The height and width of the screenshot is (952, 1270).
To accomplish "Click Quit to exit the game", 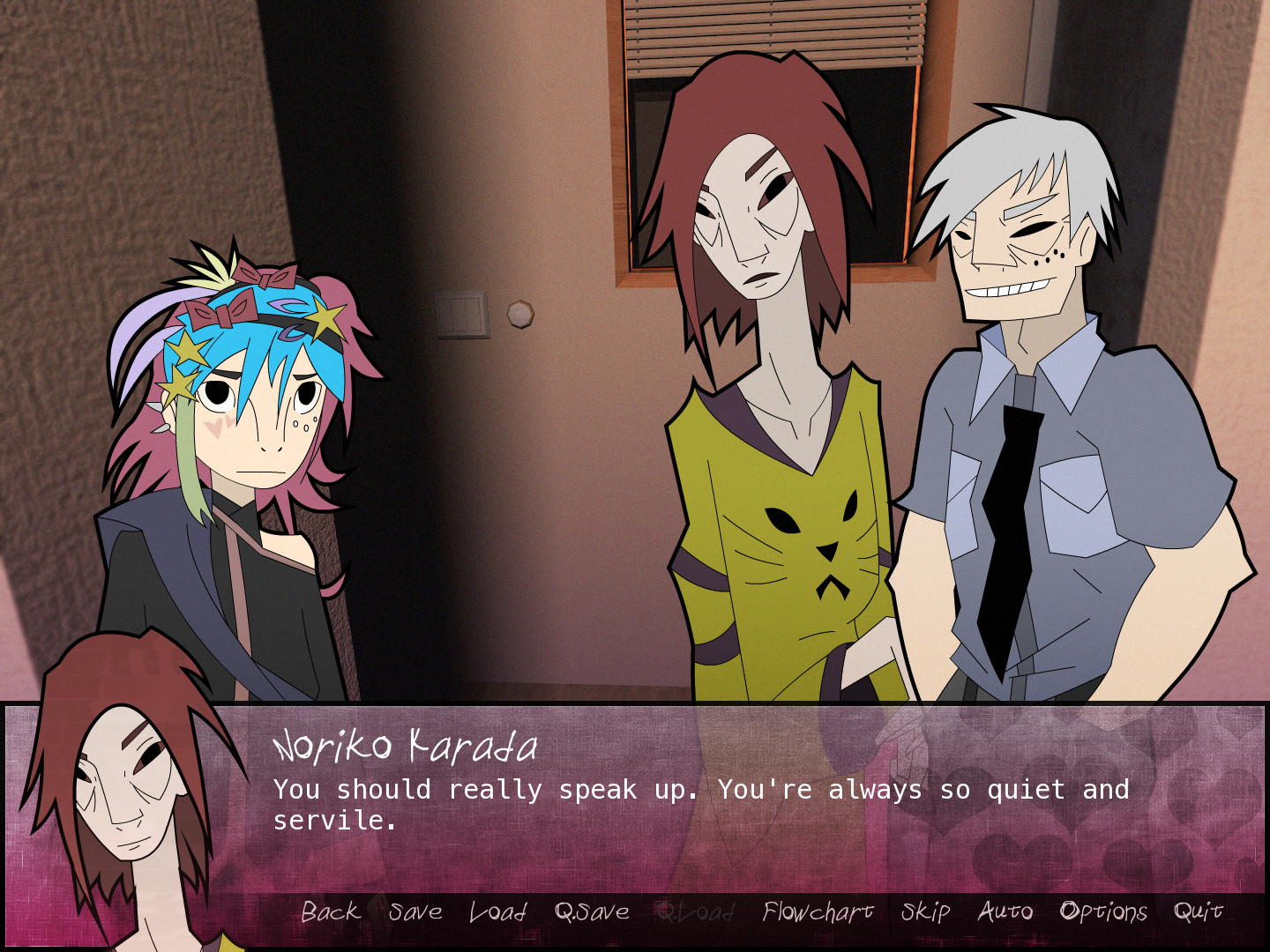I will (x=1199, y=912).
